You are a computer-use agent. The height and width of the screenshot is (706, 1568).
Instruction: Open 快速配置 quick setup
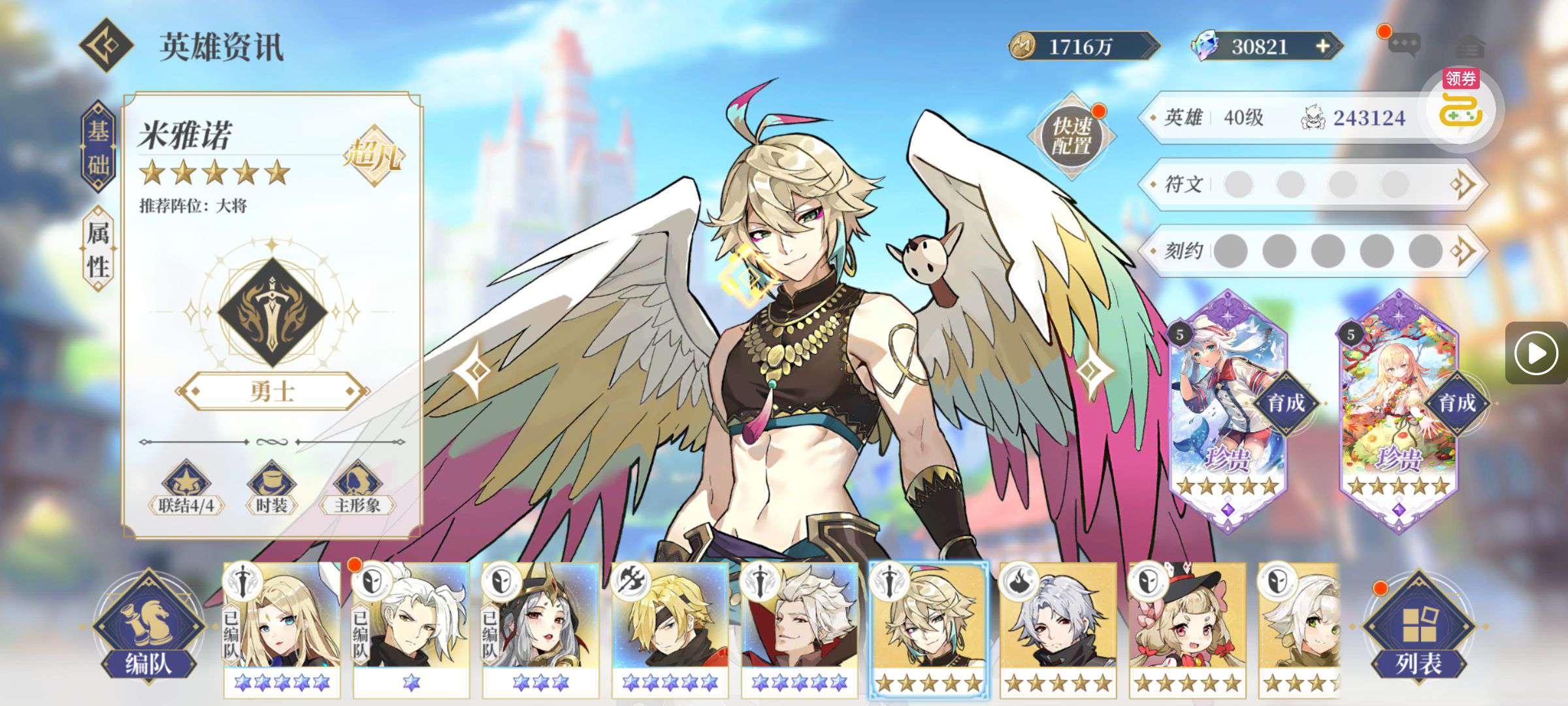click(x=1071, y=136)
